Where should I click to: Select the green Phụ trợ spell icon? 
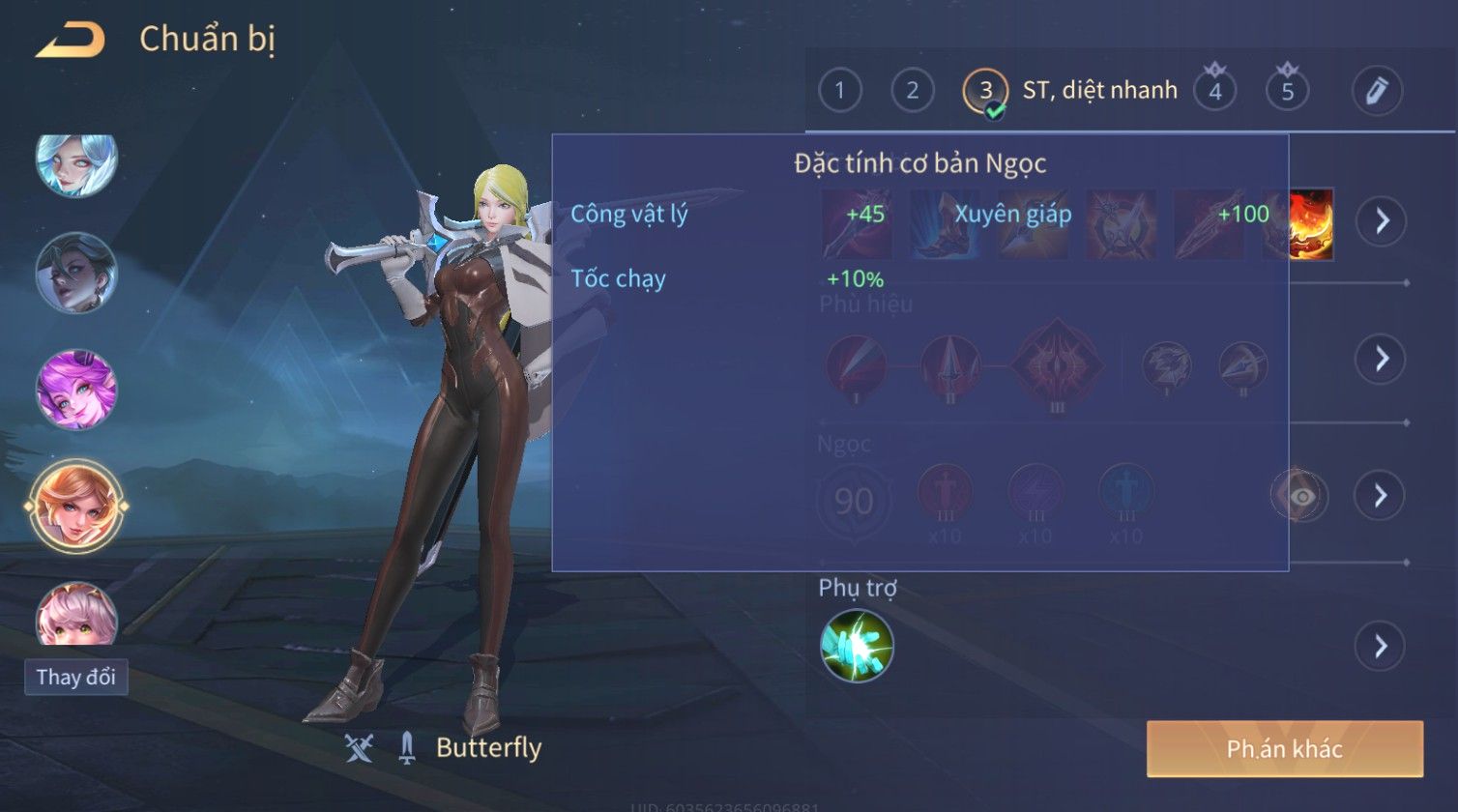[857, 646]
